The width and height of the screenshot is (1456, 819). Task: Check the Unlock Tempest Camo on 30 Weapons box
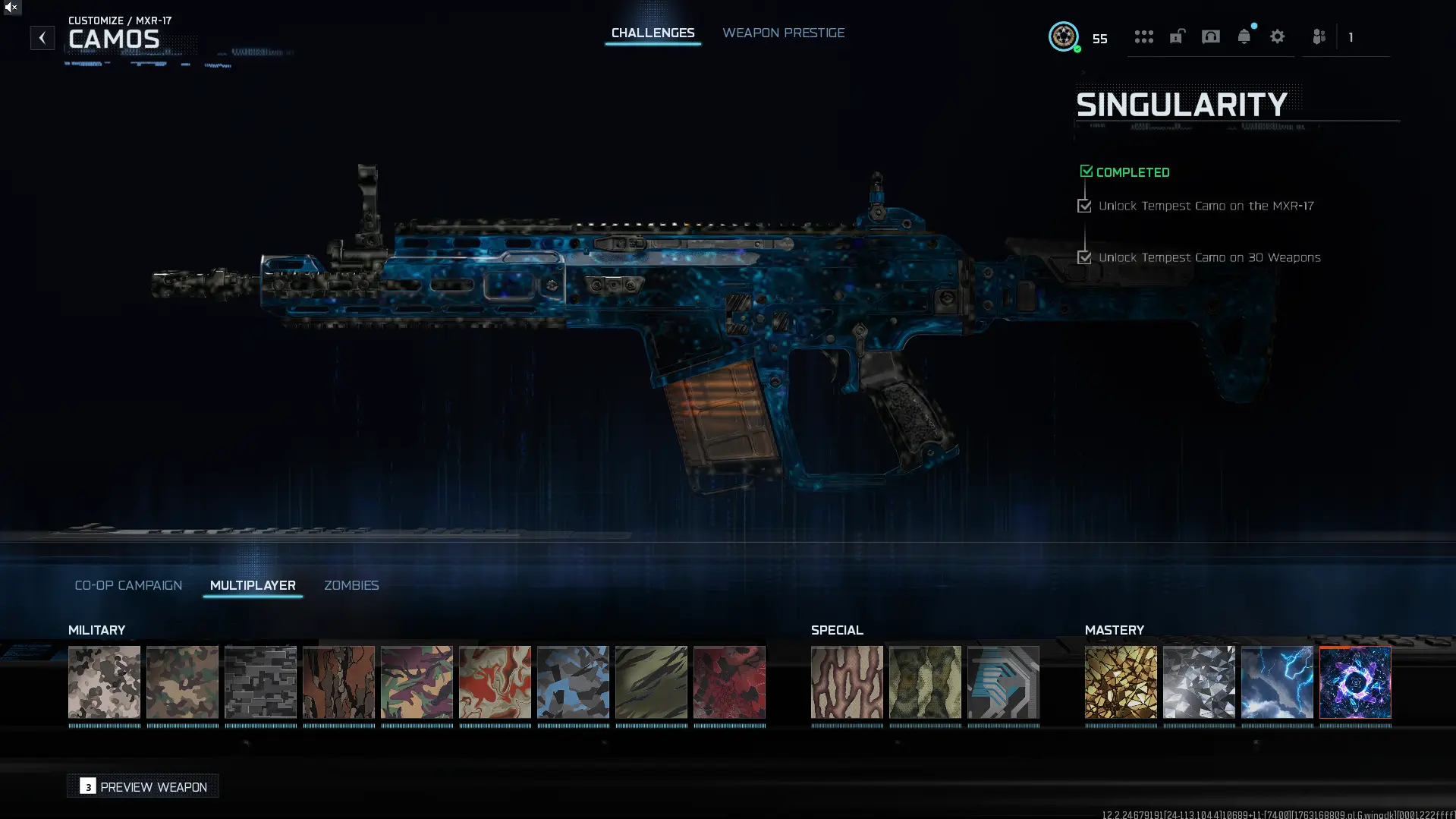point(1083,257)
